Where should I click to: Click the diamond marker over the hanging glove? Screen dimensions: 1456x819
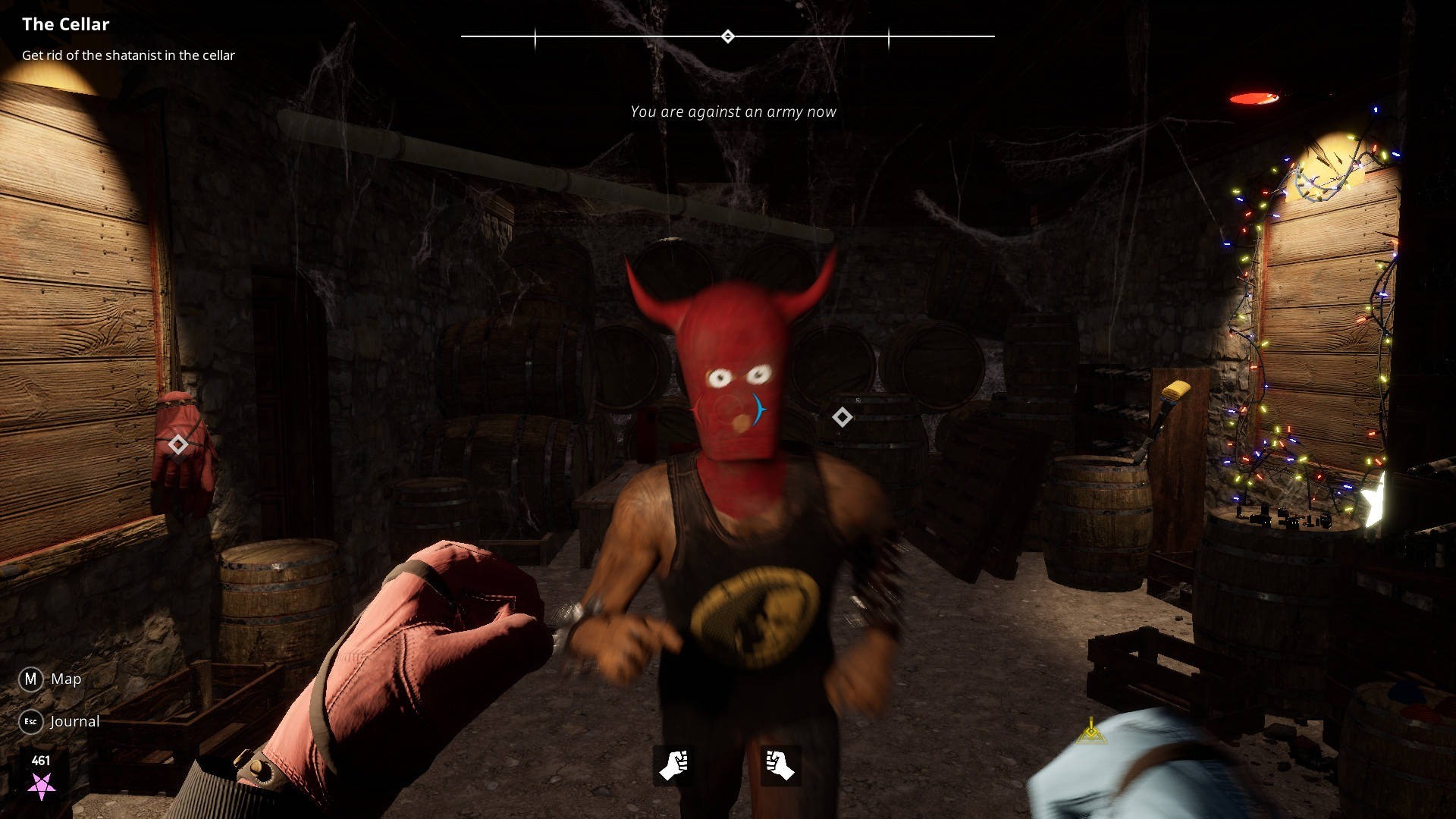pos(177,444)
